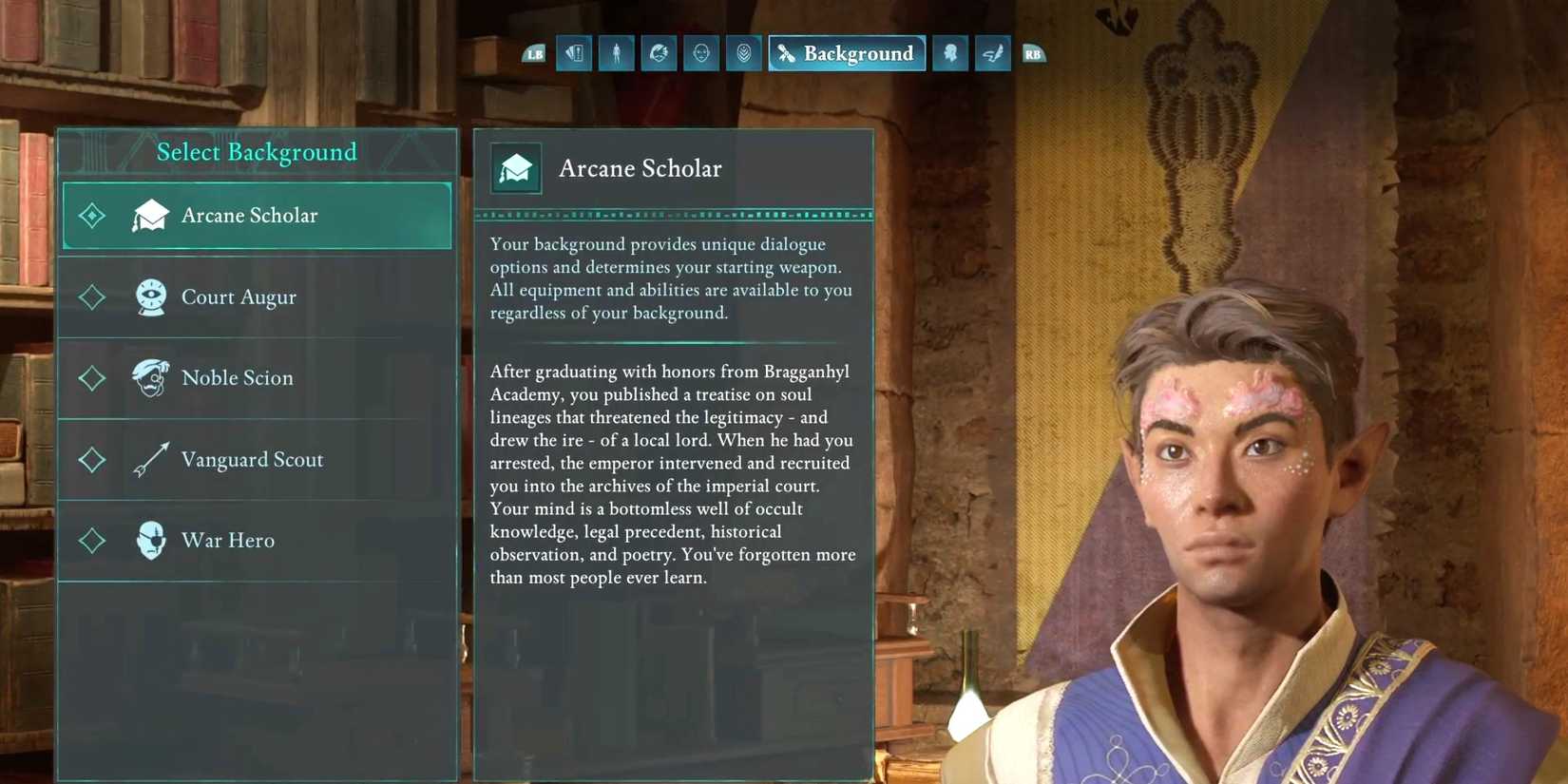Open the hair tab with flowing-hair icon
This screenshot has width=1568, height=784.
click(659, 54)
